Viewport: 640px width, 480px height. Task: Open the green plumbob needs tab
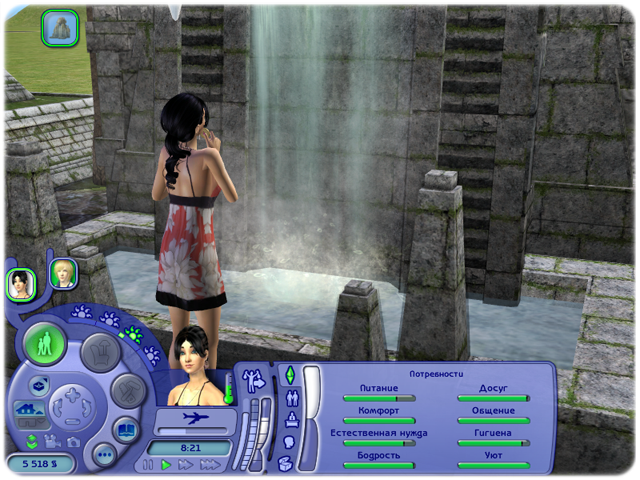pyautogui.click(x=290, y=376)
